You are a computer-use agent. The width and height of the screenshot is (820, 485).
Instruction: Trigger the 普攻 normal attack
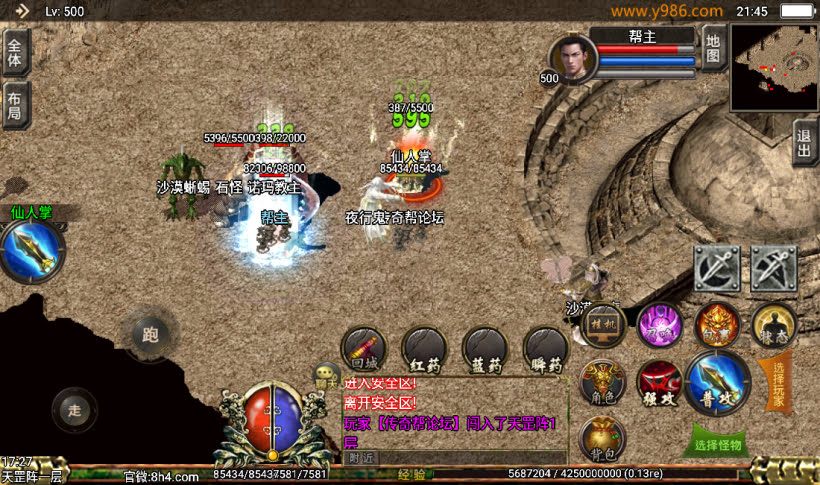coord(718,382)
